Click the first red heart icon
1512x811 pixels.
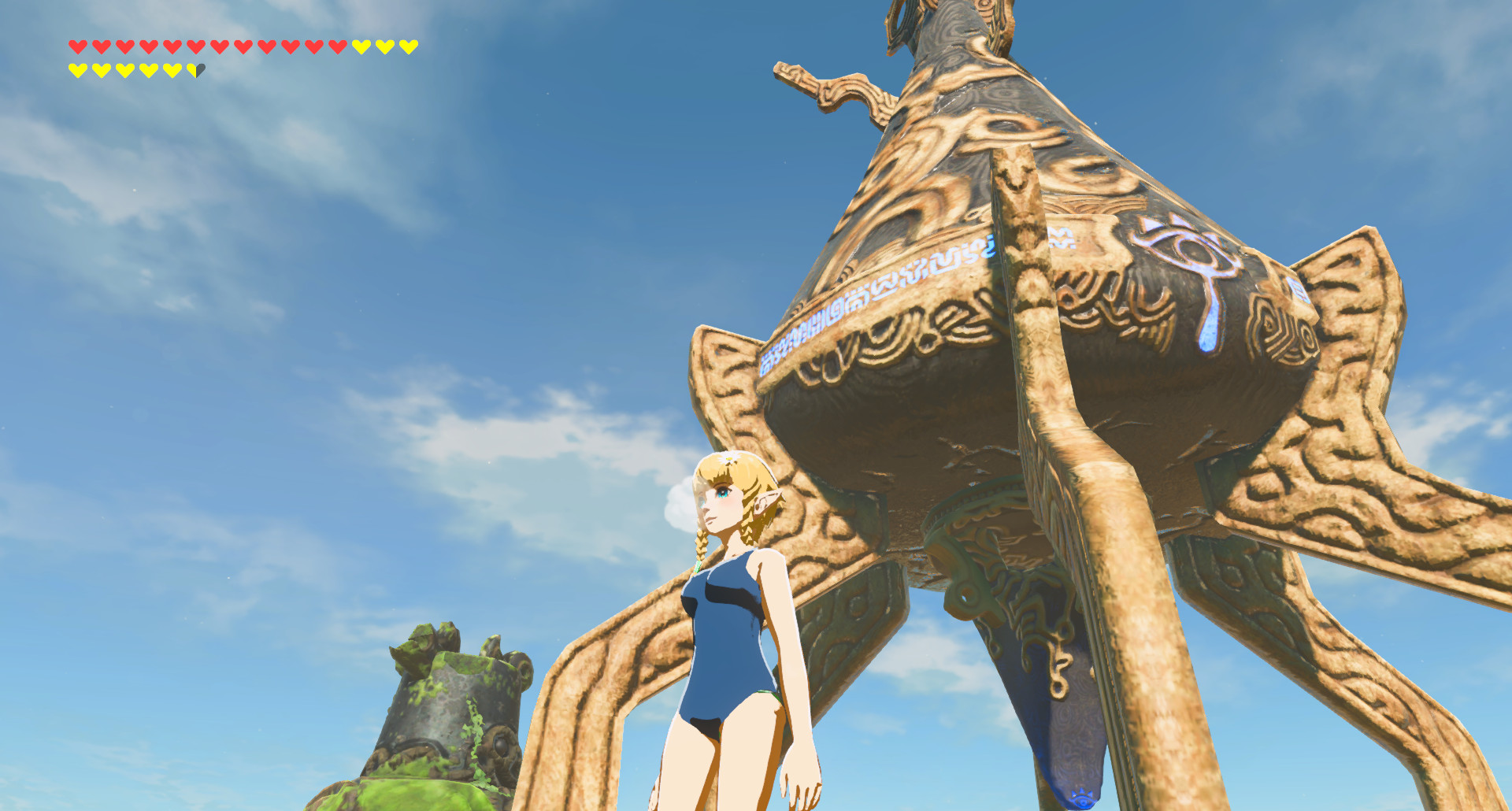[76, 45]
